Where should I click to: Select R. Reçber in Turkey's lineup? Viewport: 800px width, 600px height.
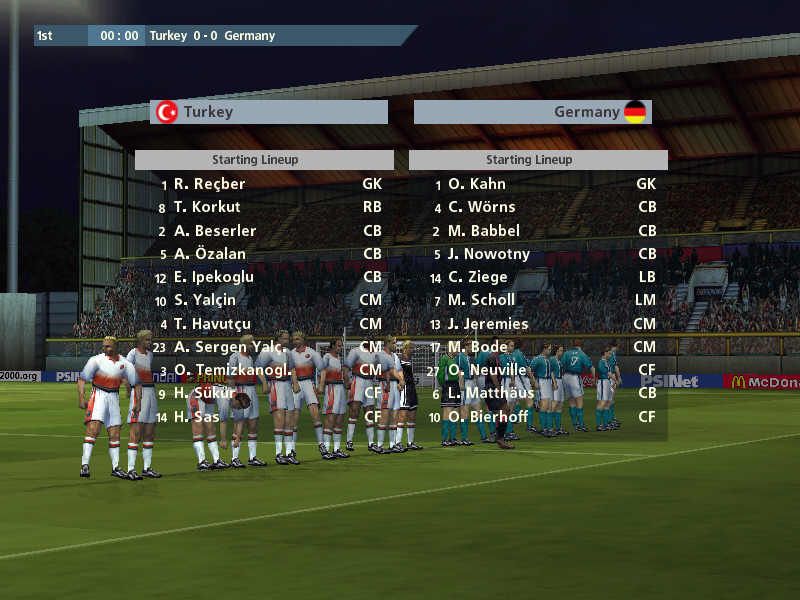[209, 184]
